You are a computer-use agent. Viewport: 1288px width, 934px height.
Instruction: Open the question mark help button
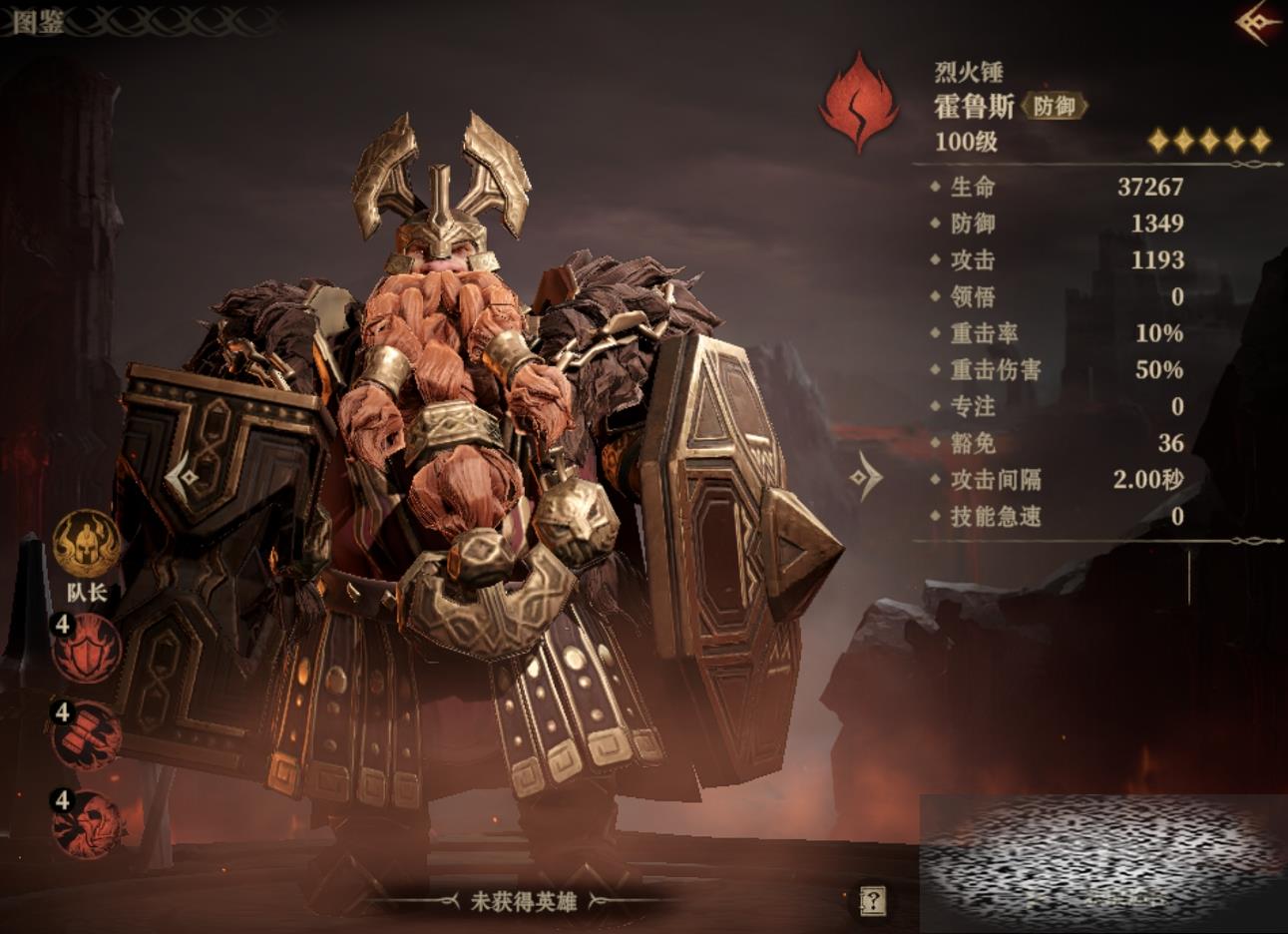pos(872,901)
